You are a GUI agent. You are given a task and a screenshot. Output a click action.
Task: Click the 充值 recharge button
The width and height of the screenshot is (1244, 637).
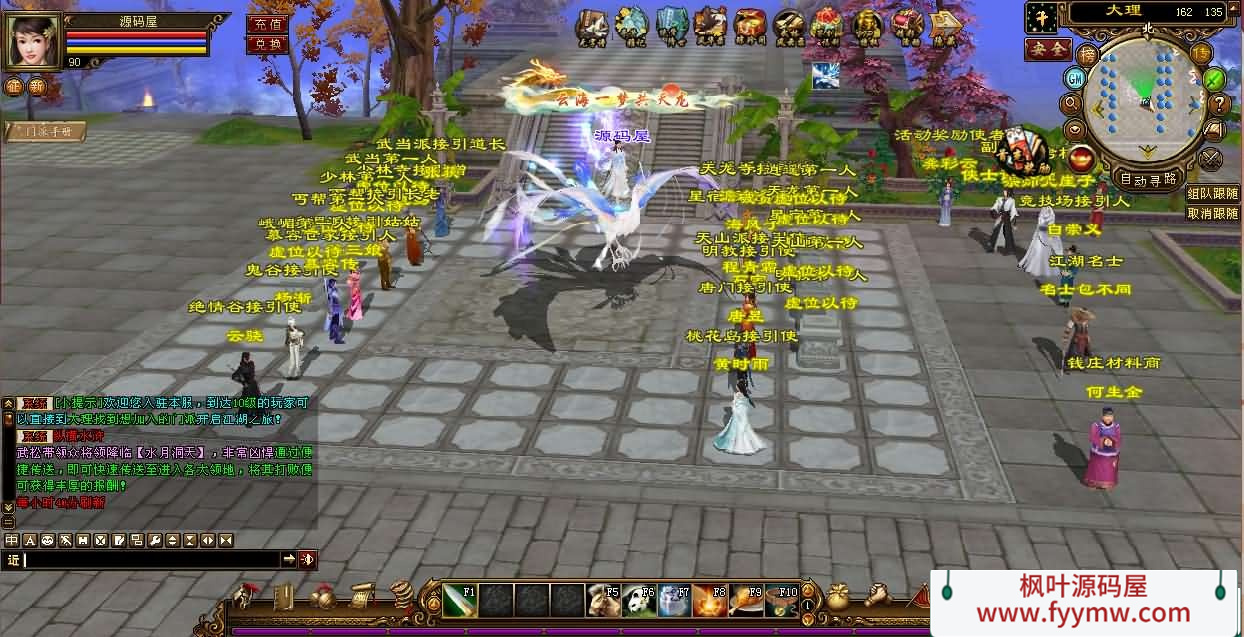(266, 23)
